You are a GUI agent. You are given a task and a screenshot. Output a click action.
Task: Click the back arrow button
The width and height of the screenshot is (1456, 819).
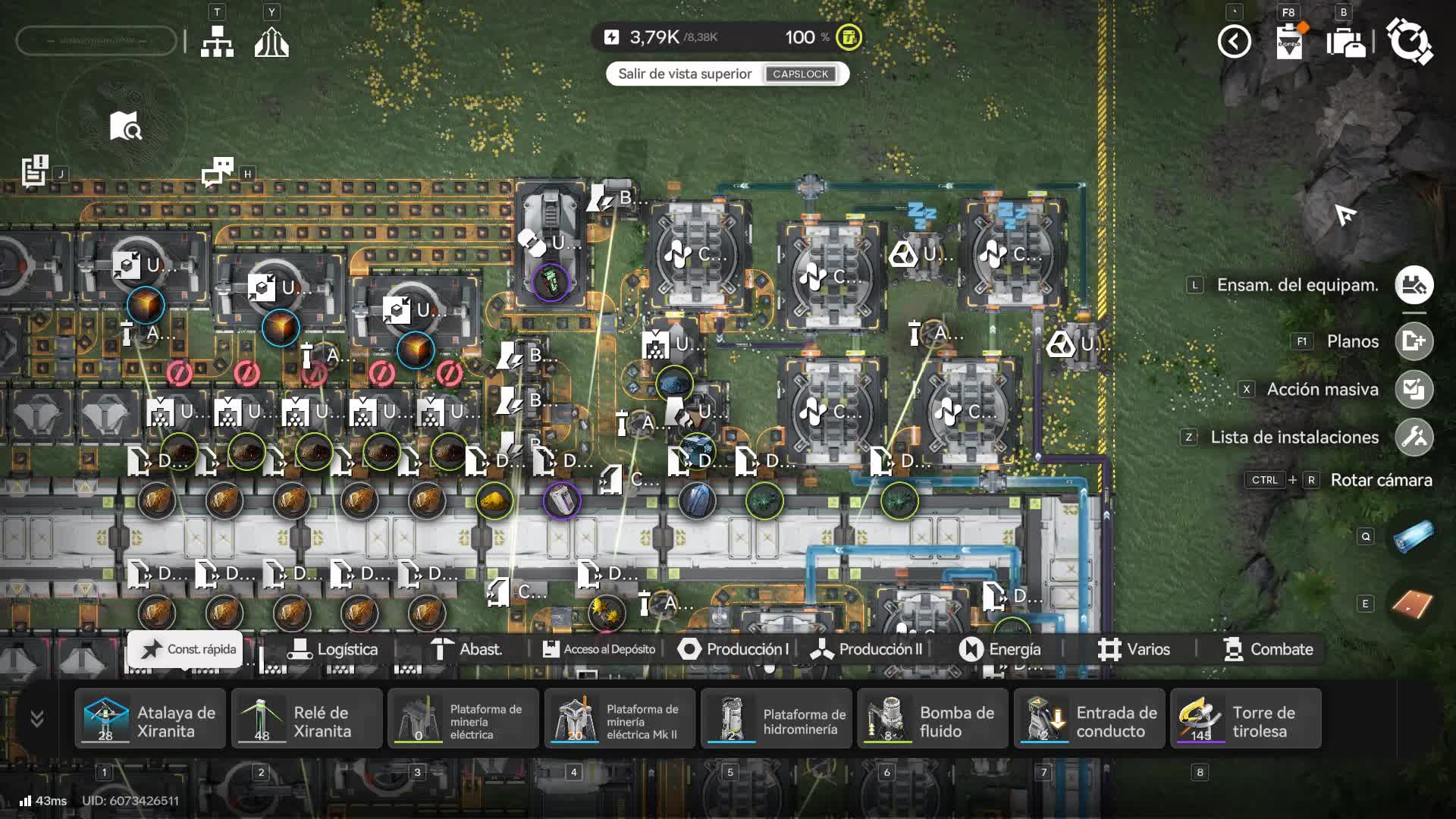pyautogui.click(x=1234, y=42)
